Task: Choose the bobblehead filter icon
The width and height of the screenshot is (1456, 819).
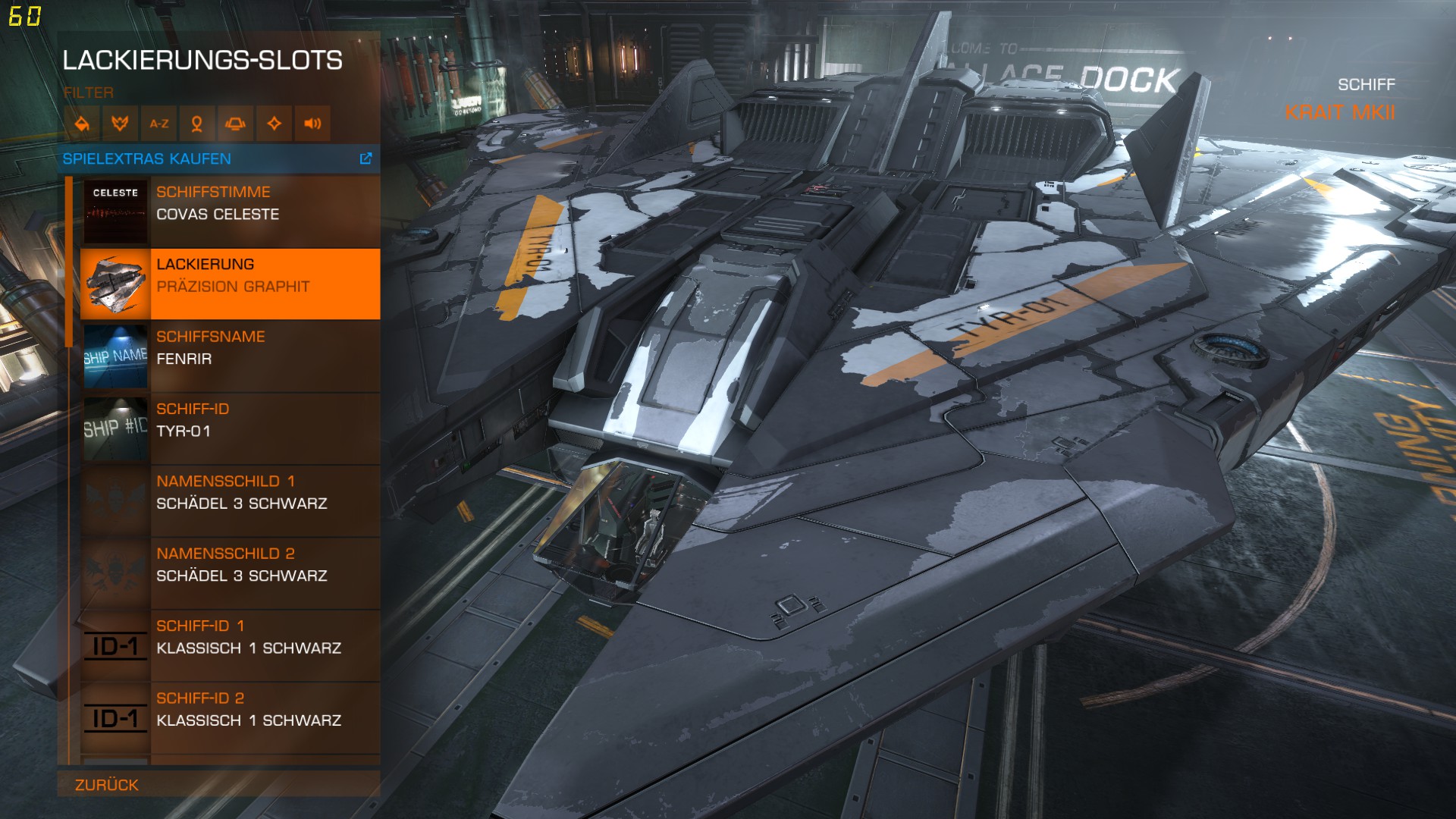Action: [x=197, y=124]
